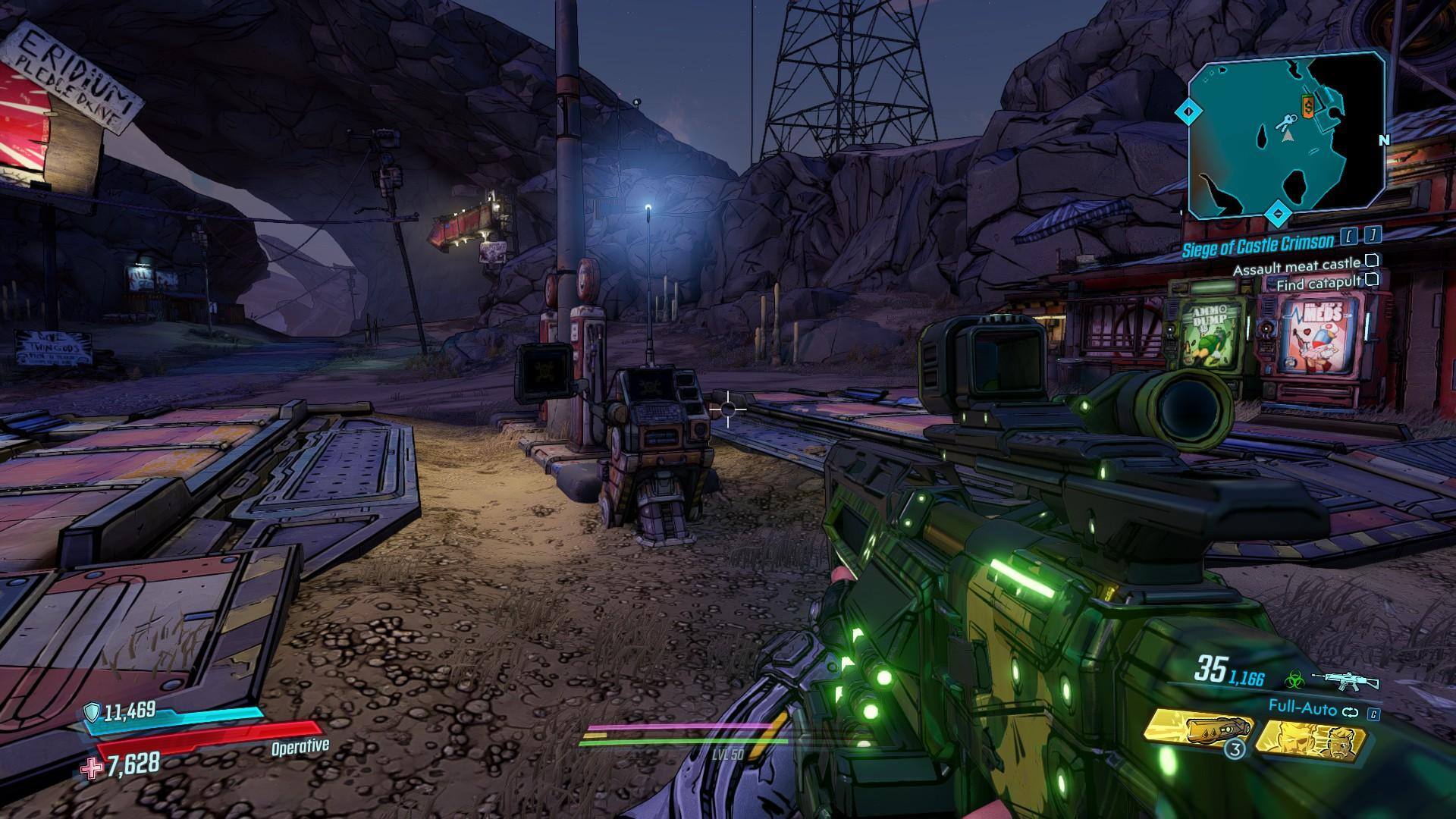Screen dimensions: 1456x819
Task: Click the green corrosive element icon
Action: click(1295, 679)
